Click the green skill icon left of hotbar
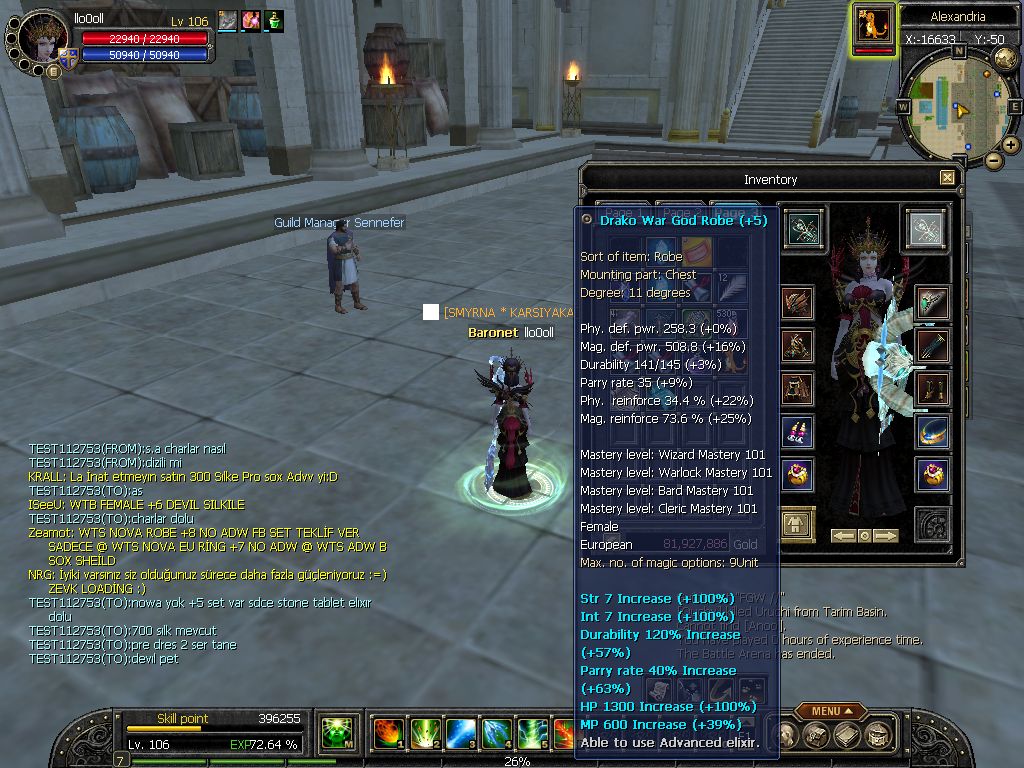This screenshot has height=768, width=1024. (x=336, y=734)
